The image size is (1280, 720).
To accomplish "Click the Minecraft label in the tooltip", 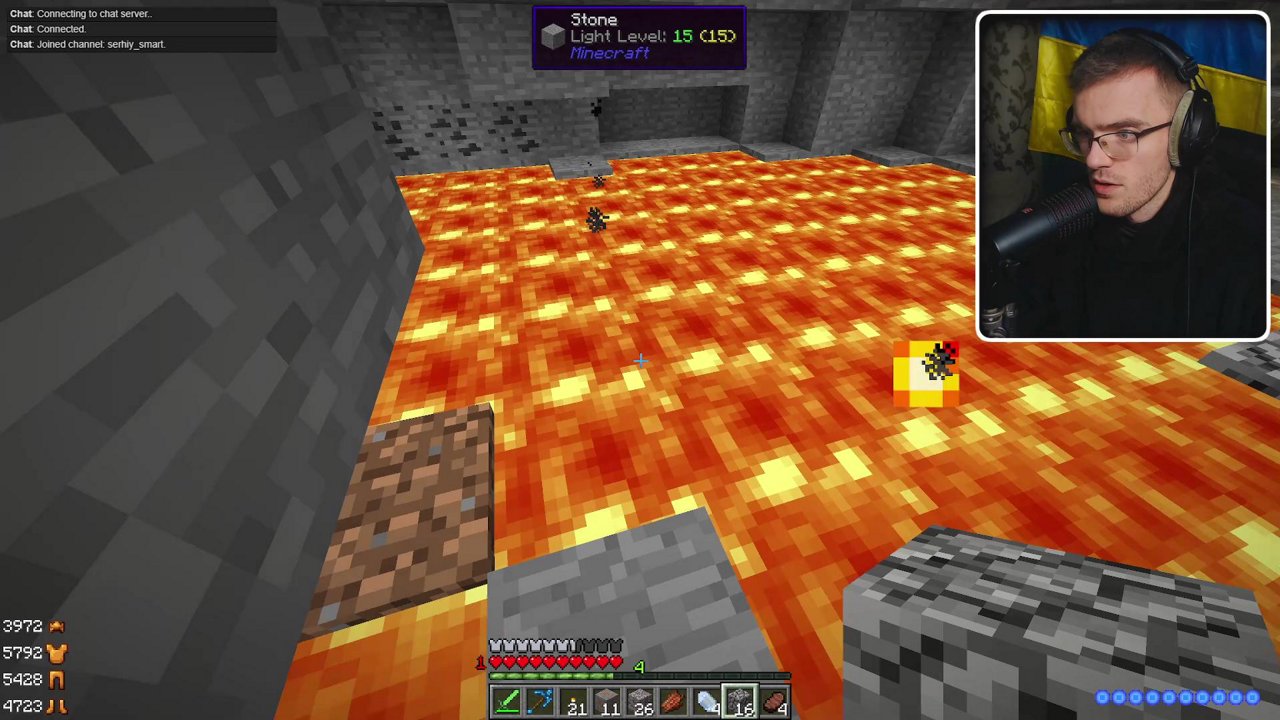I will [x=609, y=53].
